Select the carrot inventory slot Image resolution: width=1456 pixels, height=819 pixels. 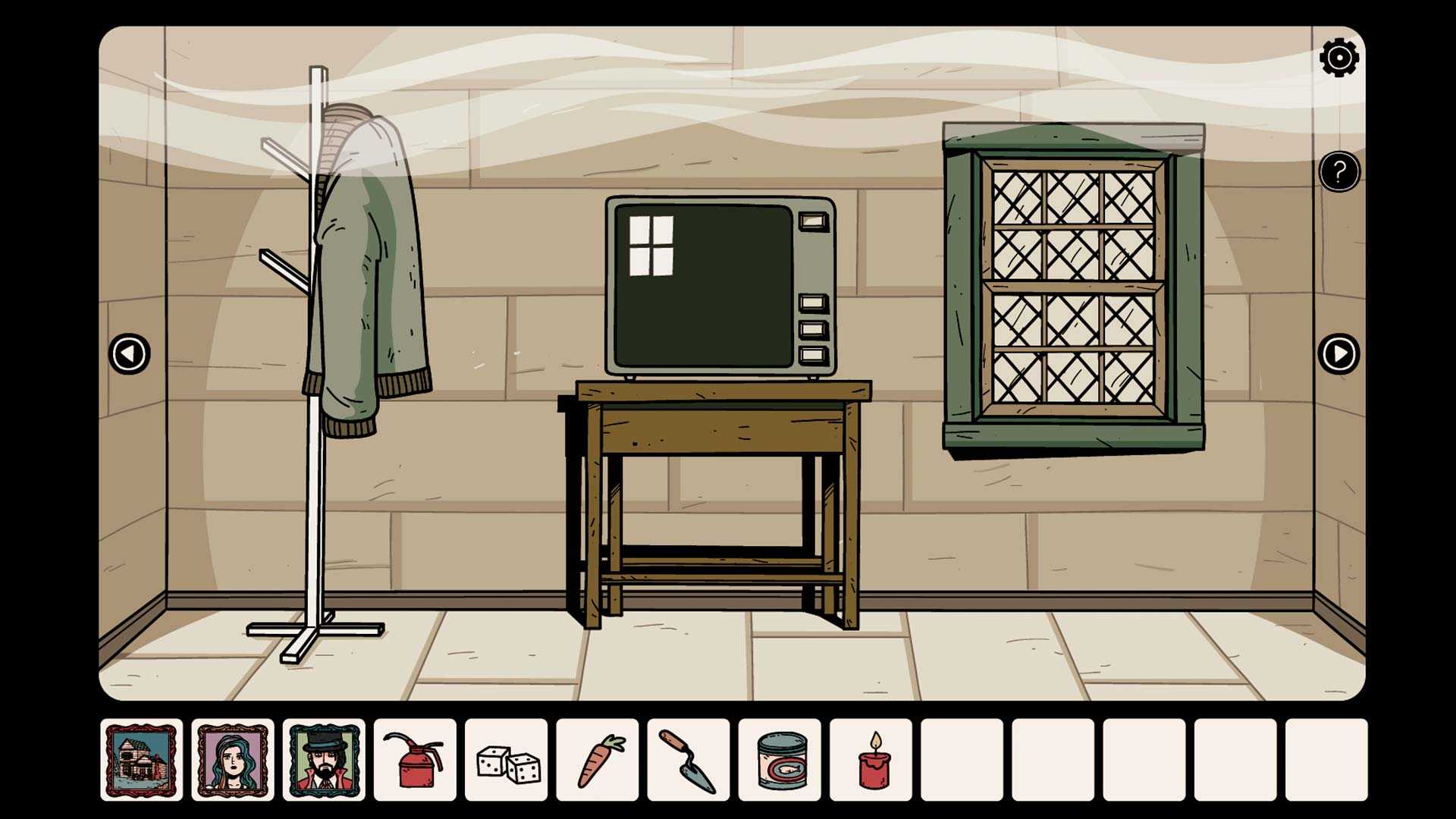(x=598, y=760)
